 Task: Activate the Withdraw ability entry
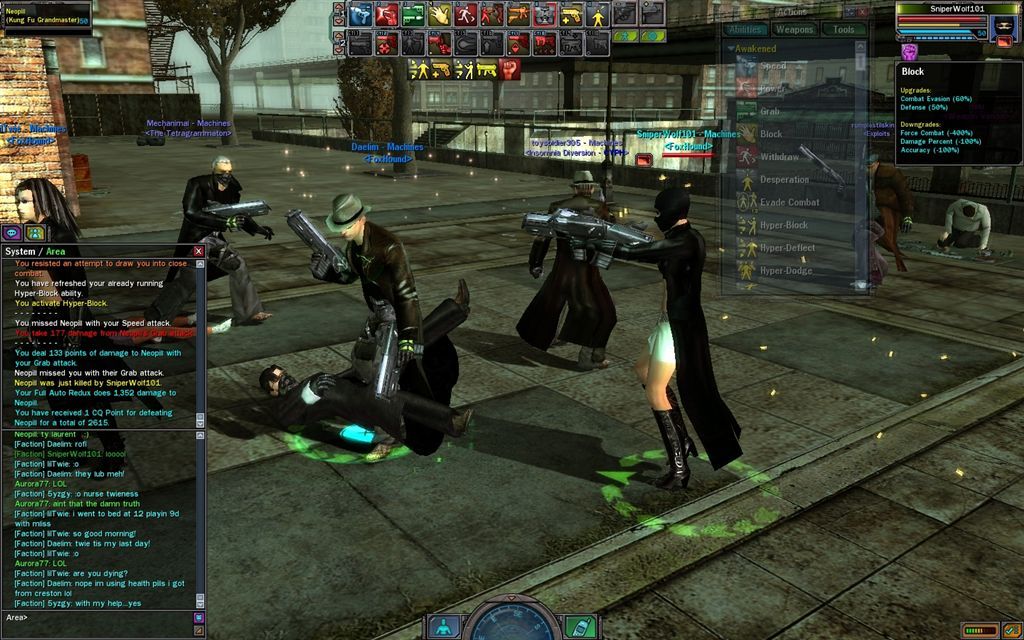[x=779, y=157]
